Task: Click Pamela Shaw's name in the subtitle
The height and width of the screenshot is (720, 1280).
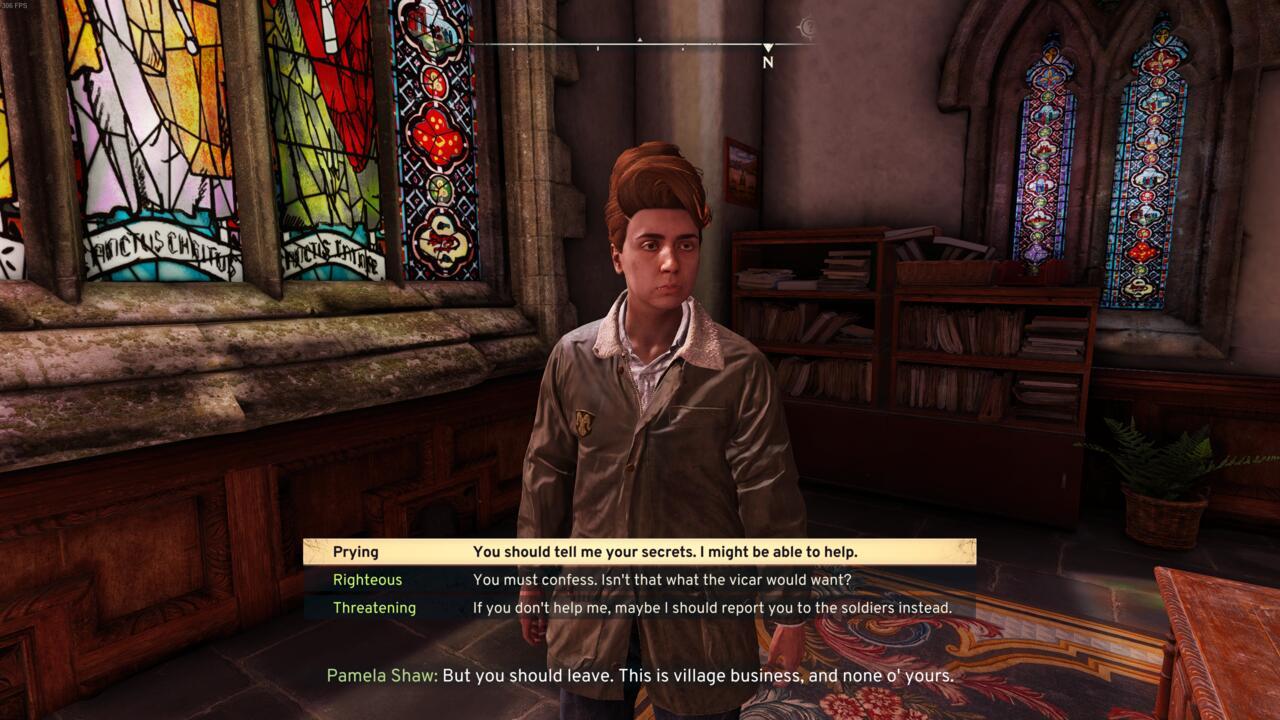Action: click(x=381, y=676)
